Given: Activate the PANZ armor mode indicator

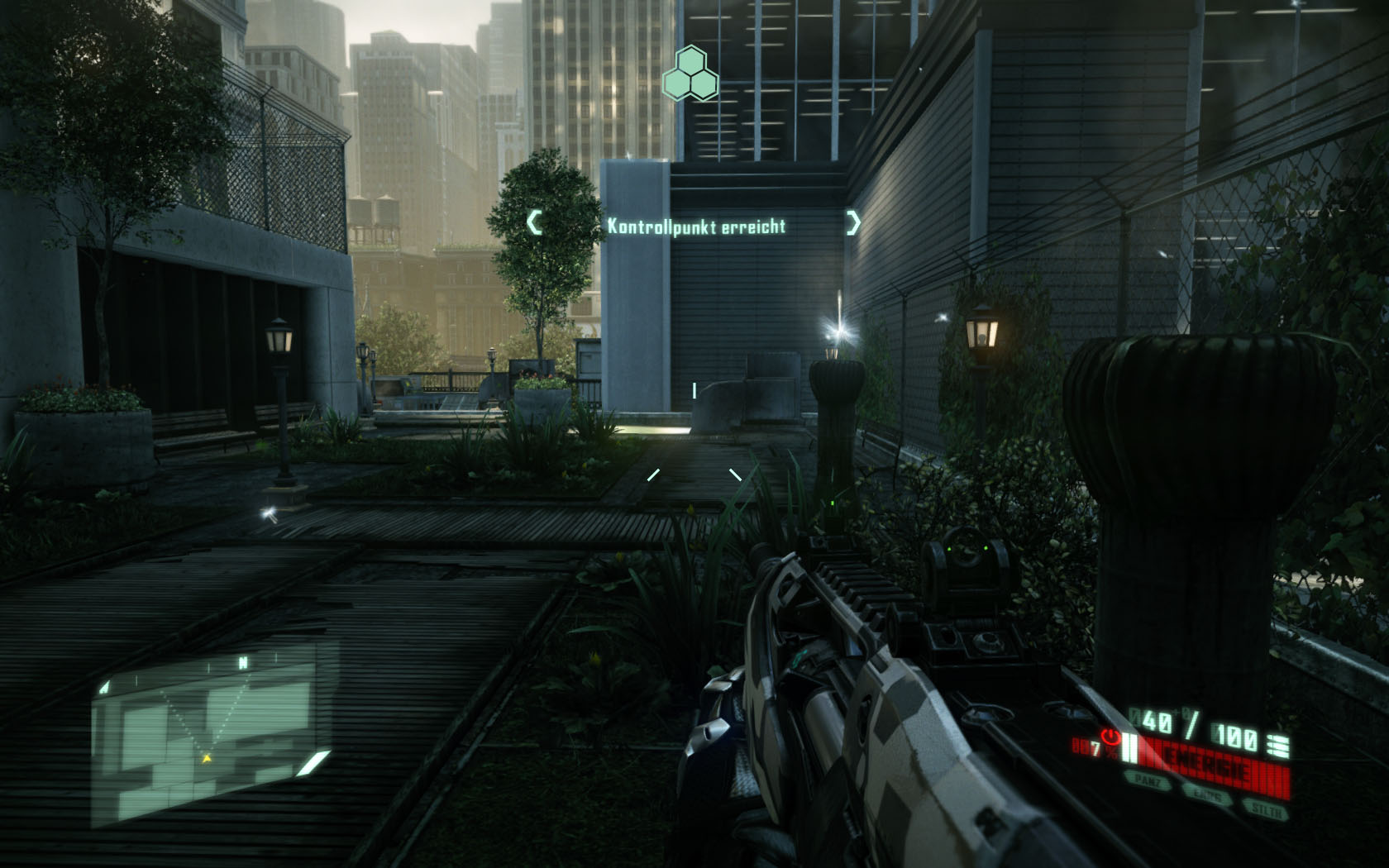Looking at the screenshot, I should tap(1148, 780).
